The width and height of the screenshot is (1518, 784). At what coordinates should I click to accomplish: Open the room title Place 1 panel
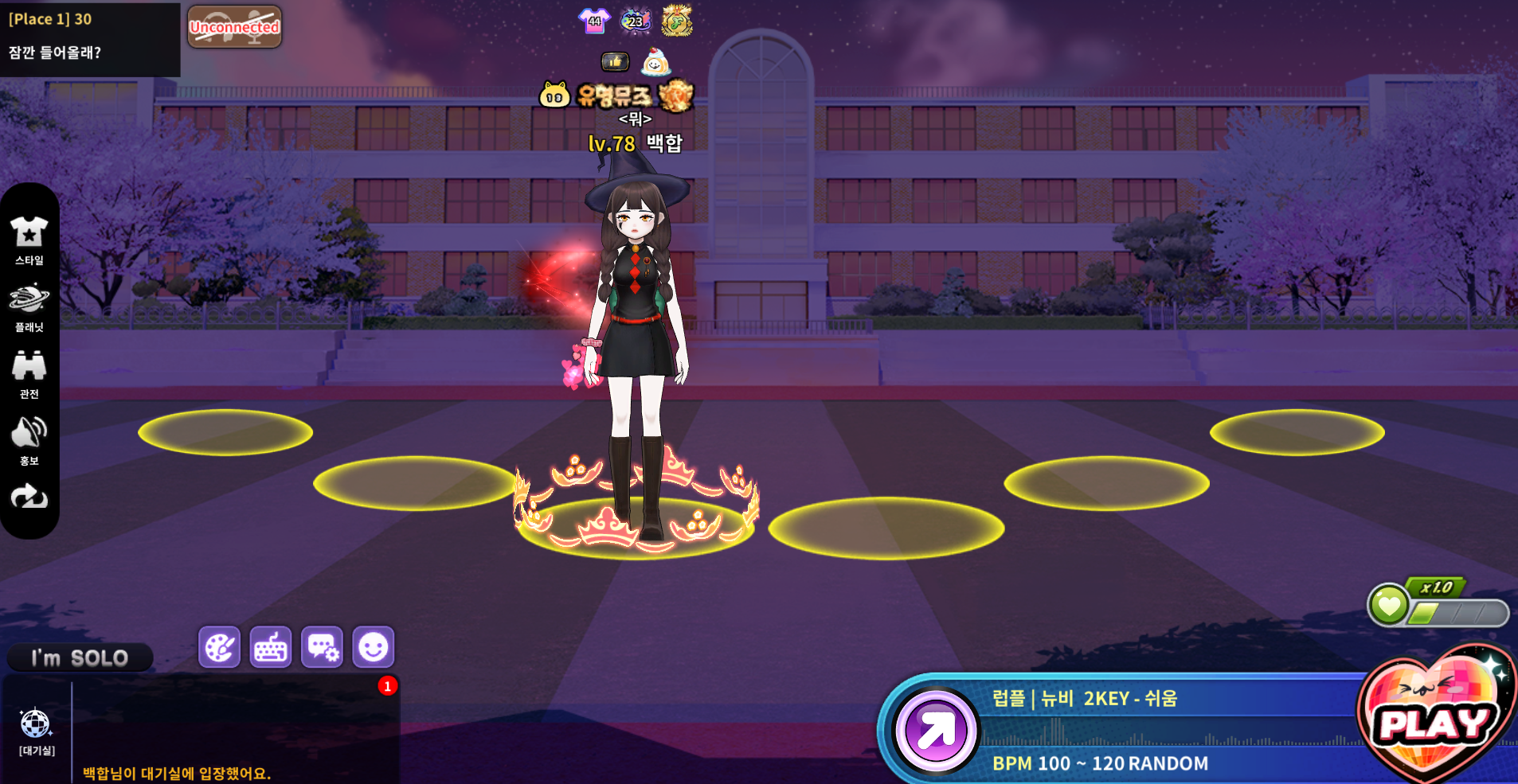89,38
